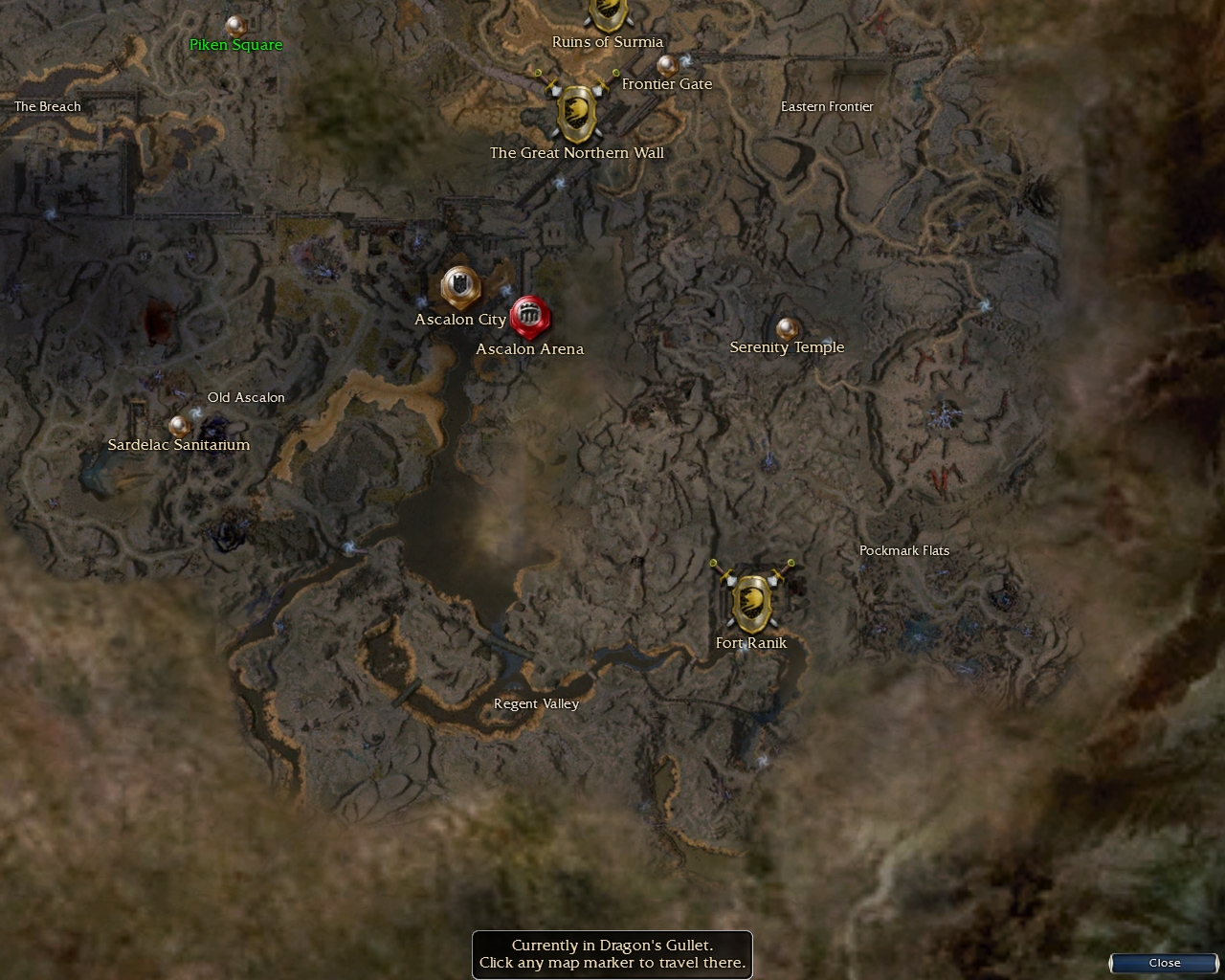Travel to Ascalon City marker
Viewport: 1225px width, 980px height.
pyautogui.click(x=460, y=286)
